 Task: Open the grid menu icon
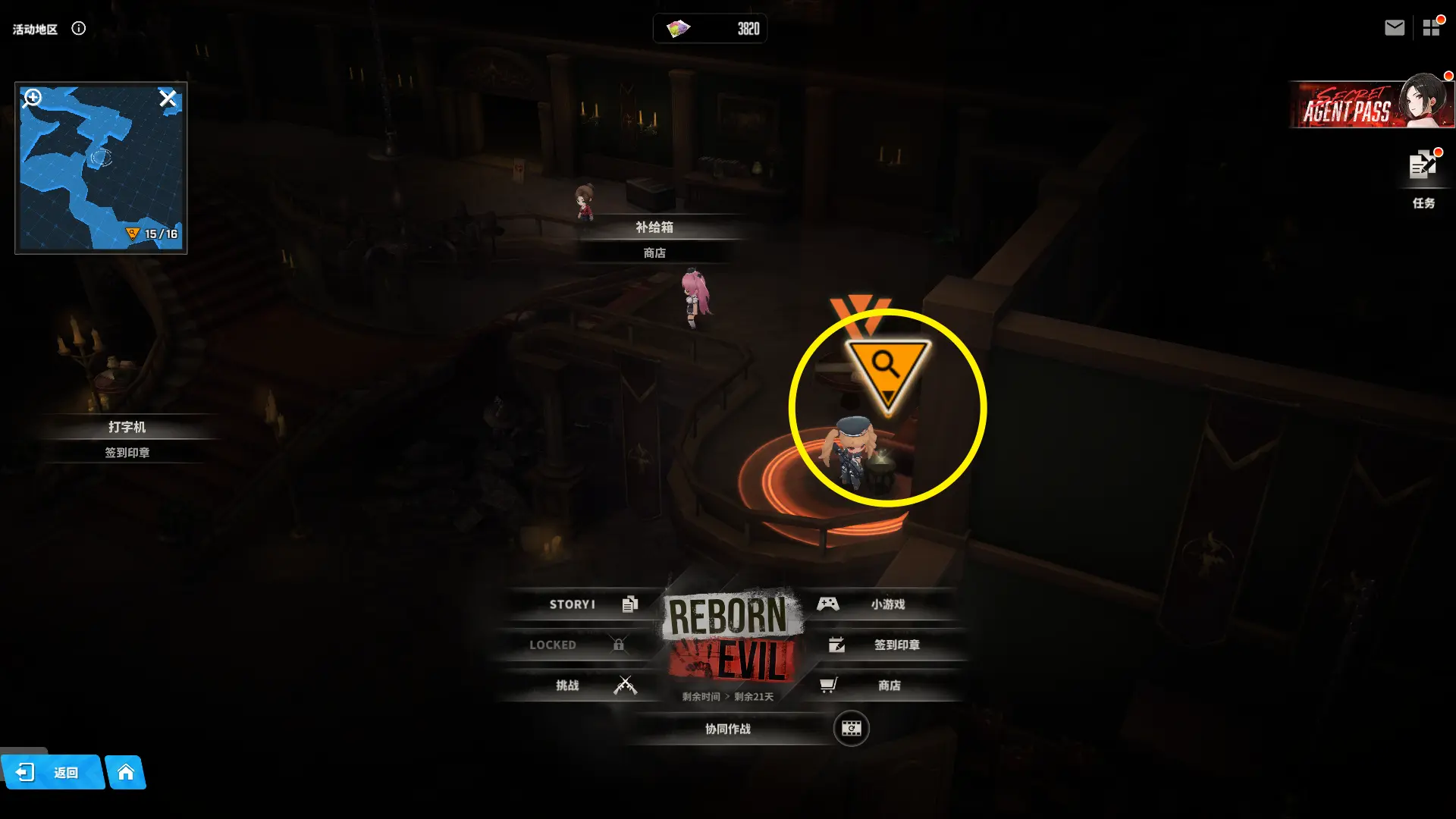pyautogui.click(x=1431, y=28)
